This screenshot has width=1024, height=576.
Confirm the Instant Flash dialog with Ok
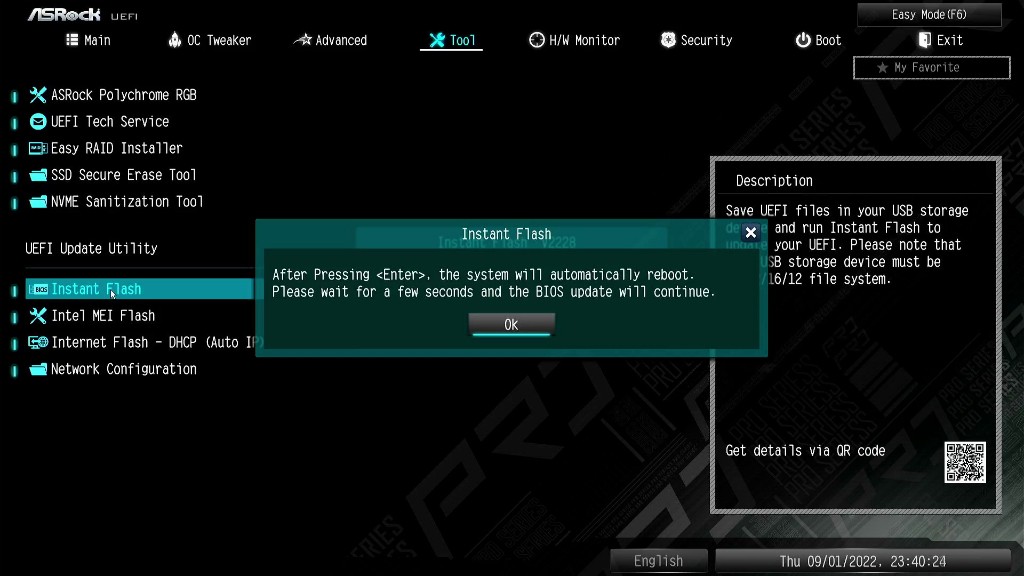click(511, 324)
